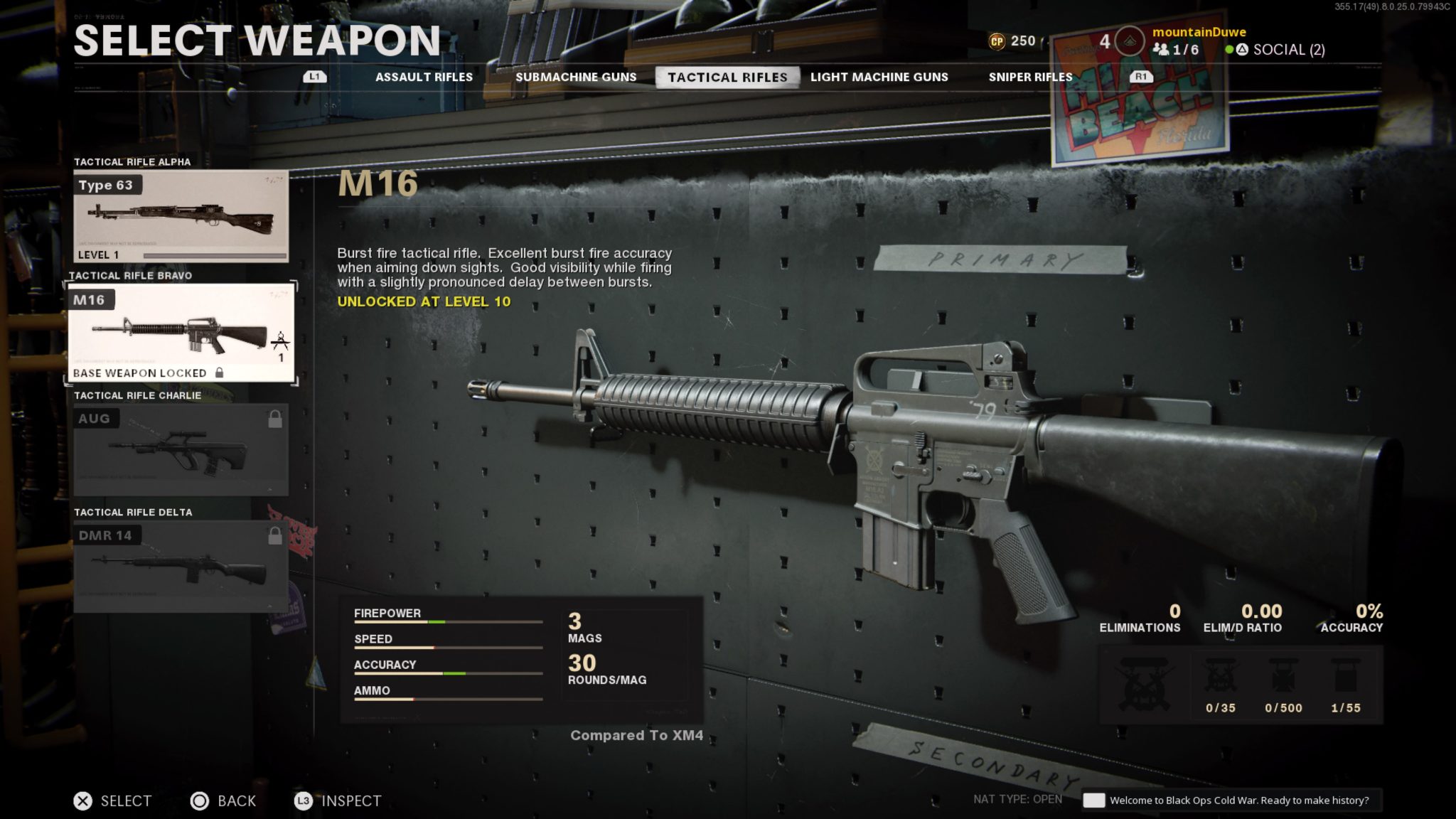Switch to the Assault Rifles tab
Image resolution: width=1456 pixels, height=819 pixels.
(x=424, y=77)
